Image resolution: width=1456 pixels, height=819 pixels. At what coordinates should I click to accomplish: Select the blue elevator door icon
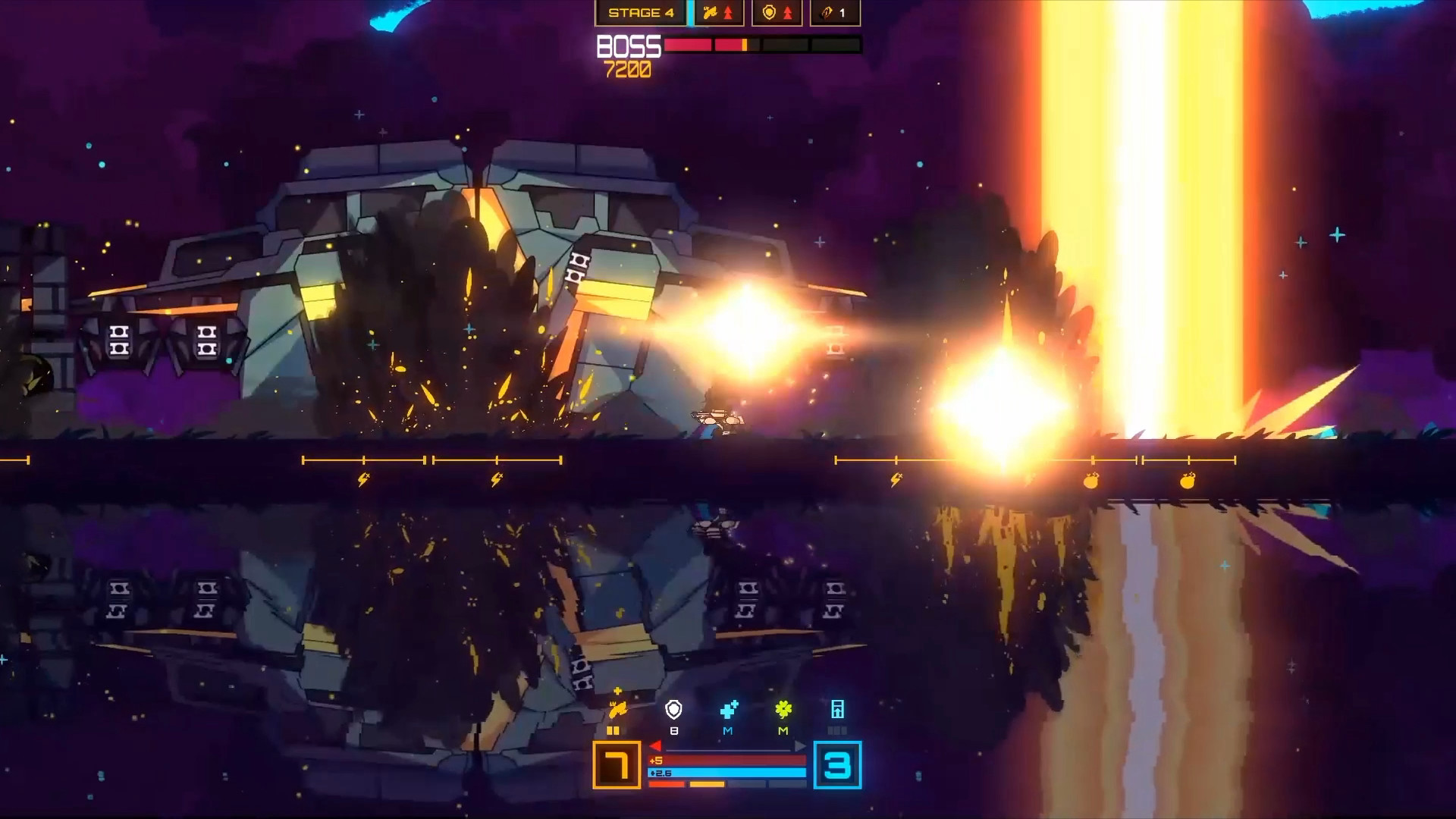pos(837,710)
